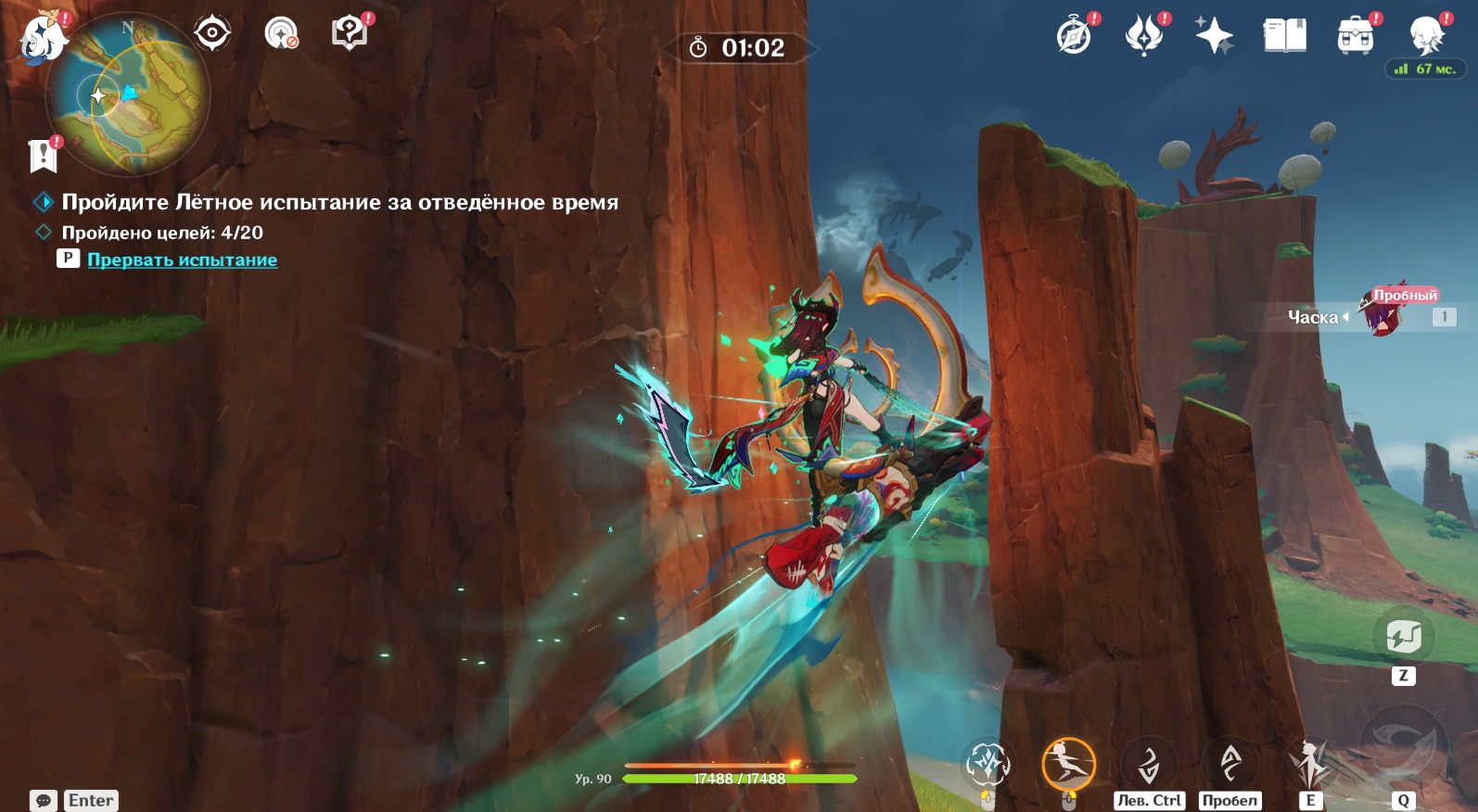Open the character profile icon
This screenshot has height=812, width=1478.
(1425, 36)
